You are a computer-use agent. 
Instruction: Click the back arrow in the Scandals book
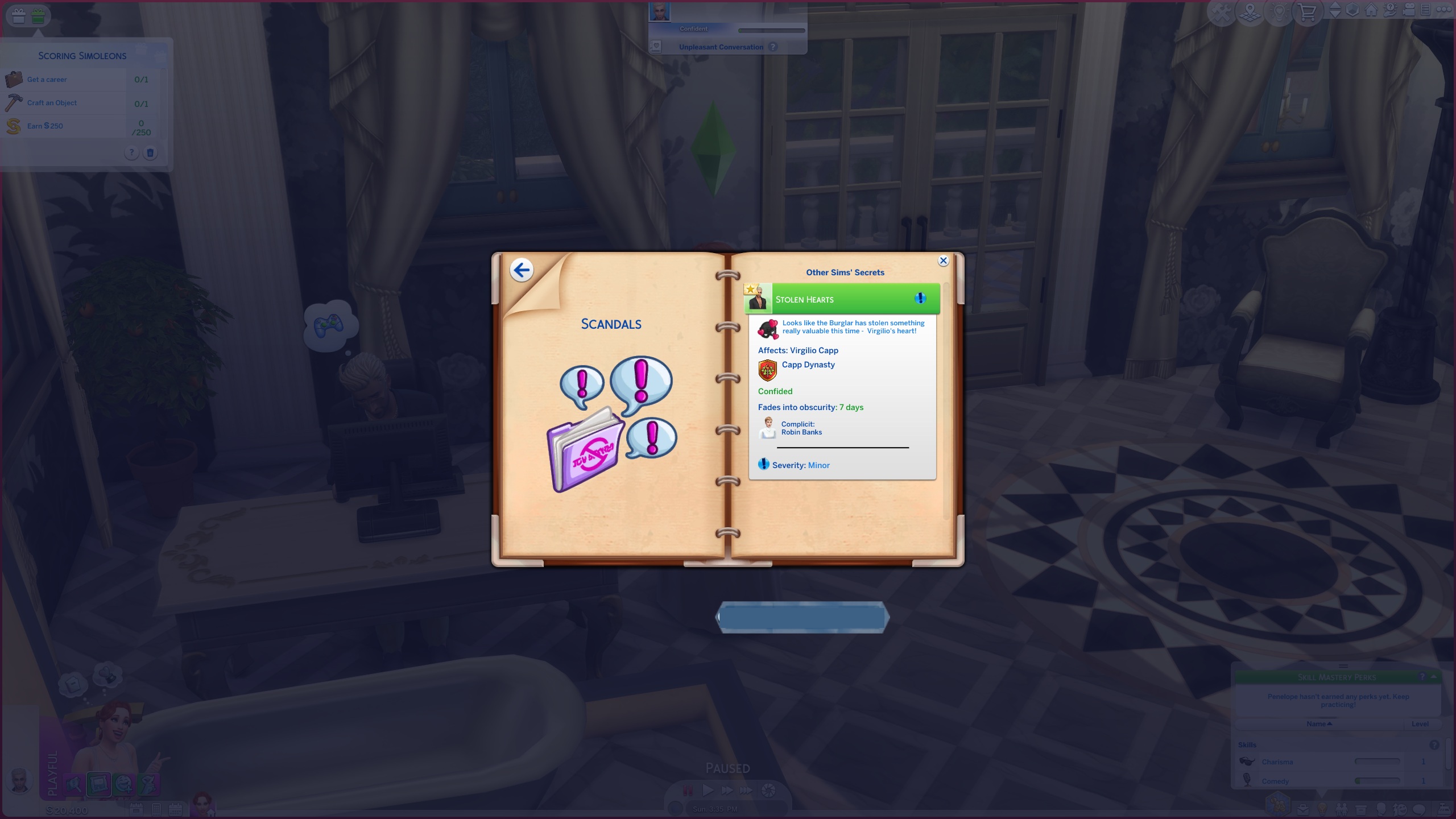[x=523, y=270]
